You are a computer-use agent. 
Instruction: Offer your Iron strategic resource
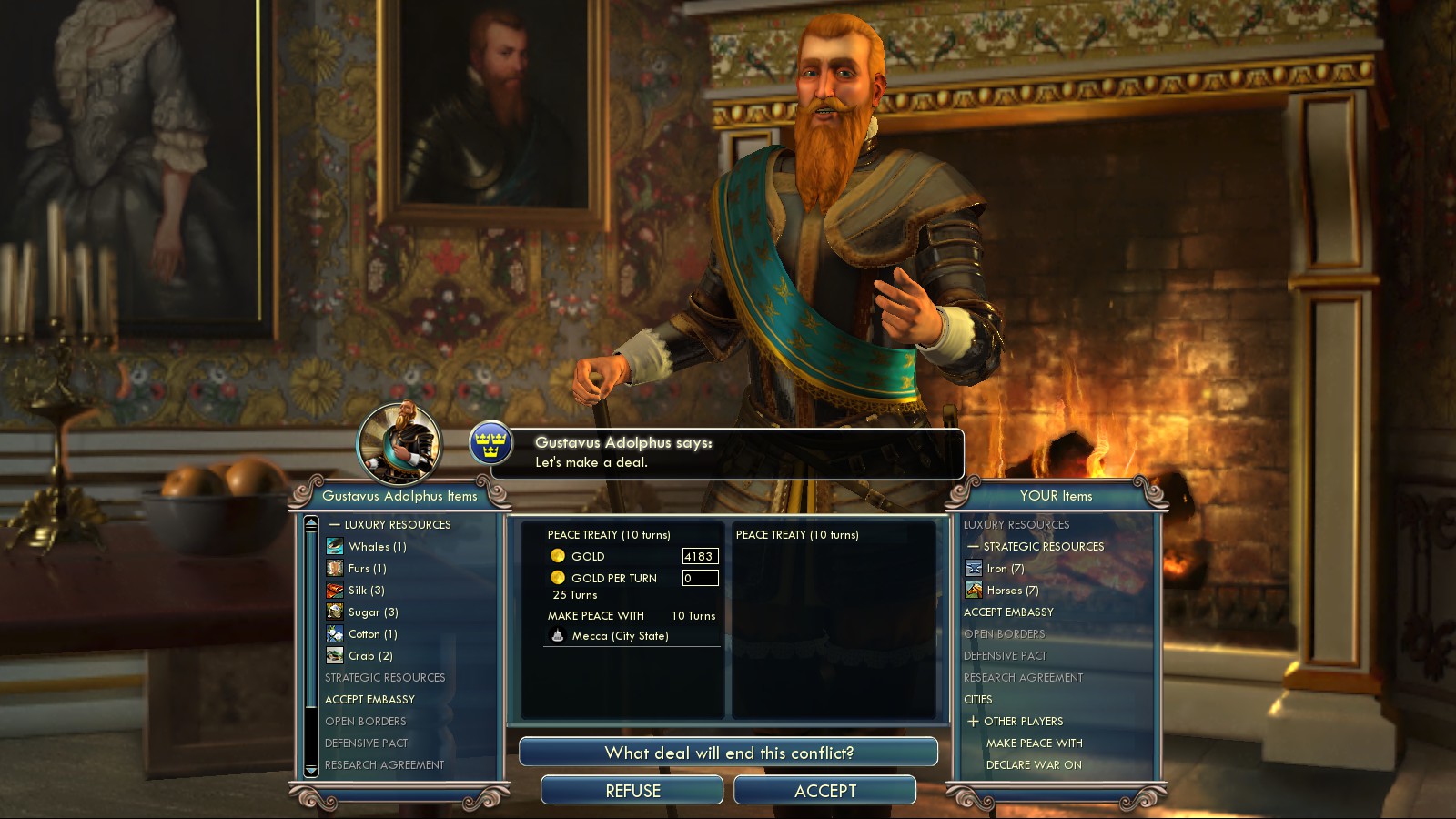pos(1005,569)
